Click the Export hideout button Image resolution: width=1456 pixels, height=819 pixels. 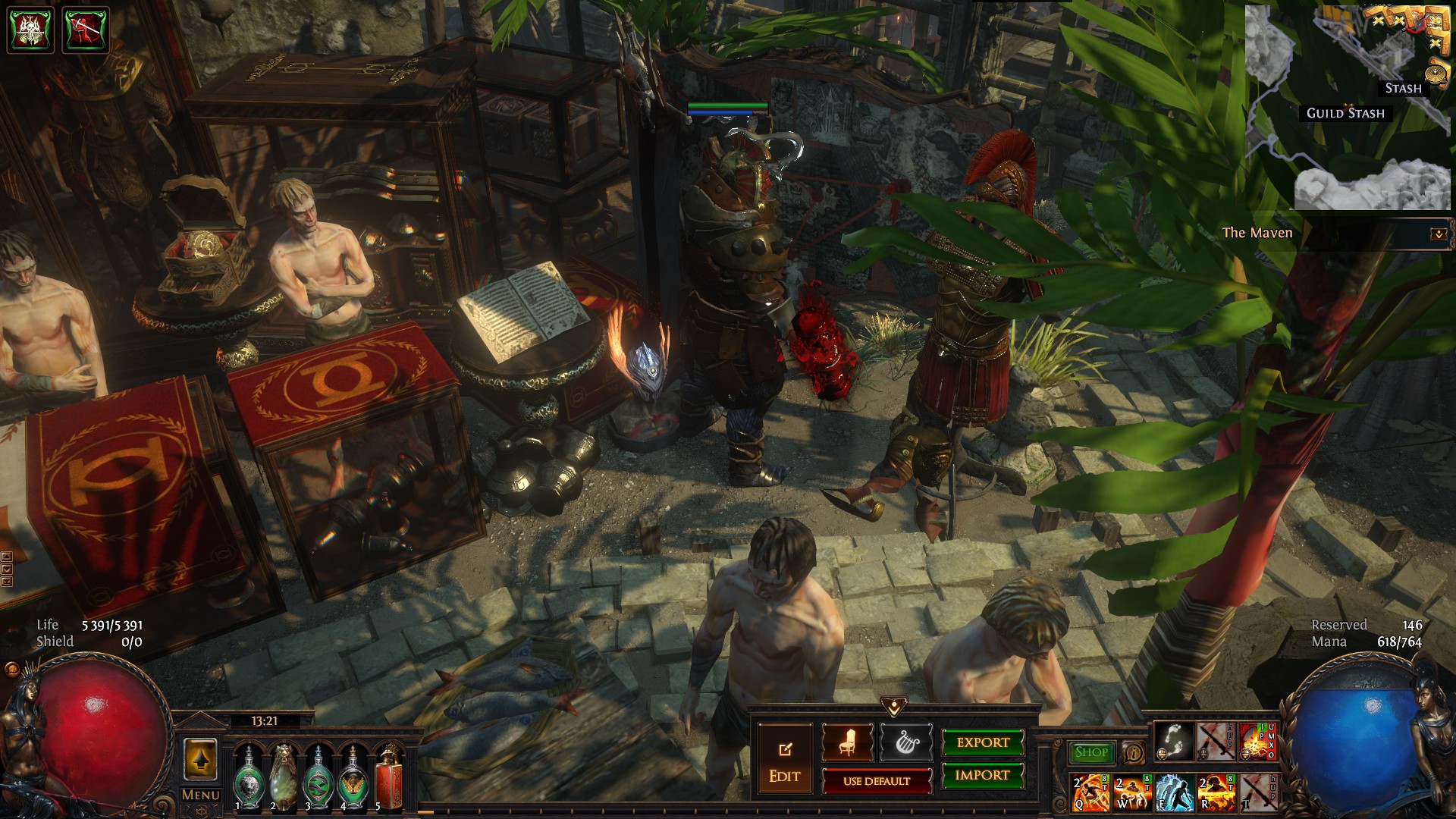click(982, 742)
